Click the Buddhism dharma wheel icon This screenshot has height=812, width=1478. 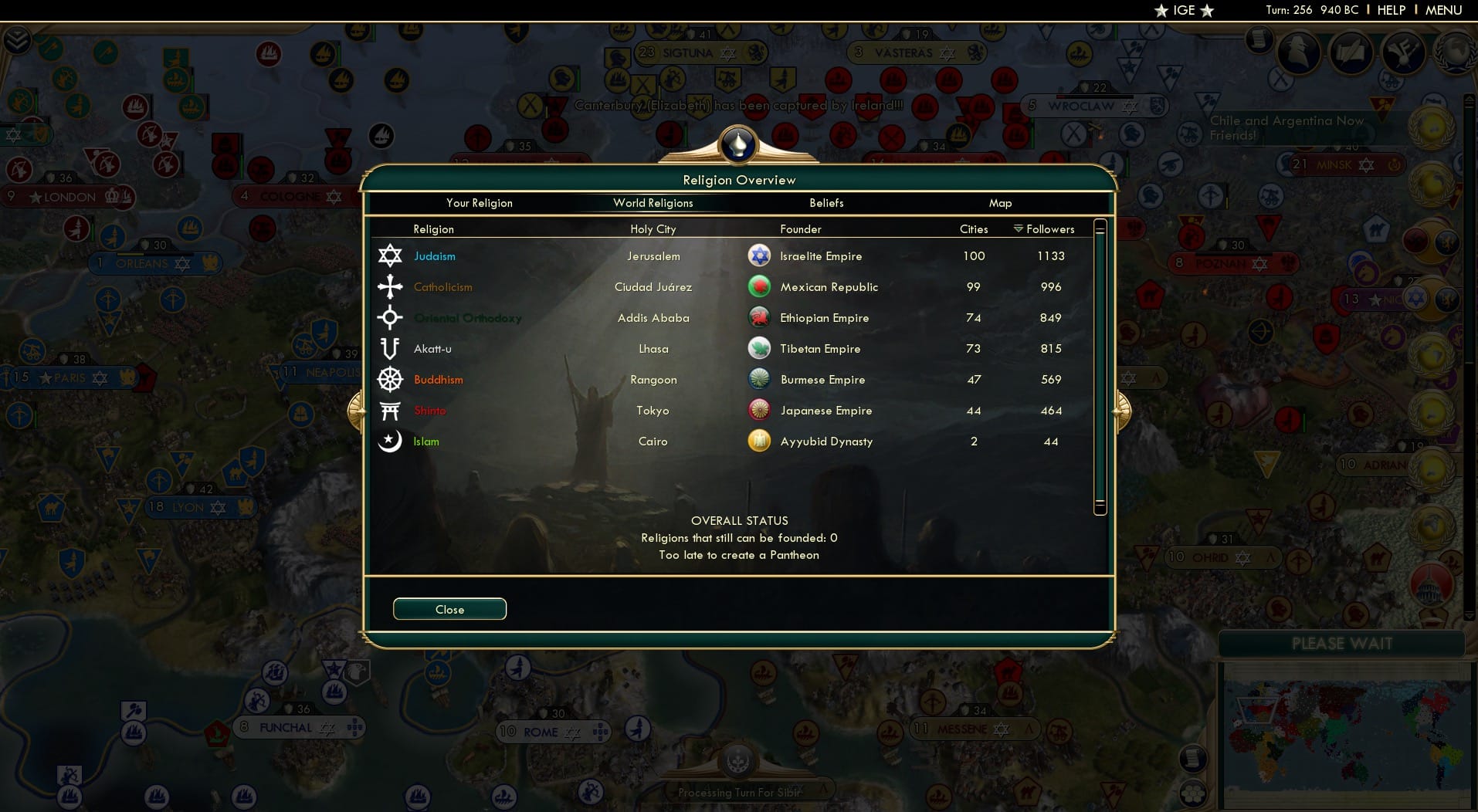click(x=390, y=379)
